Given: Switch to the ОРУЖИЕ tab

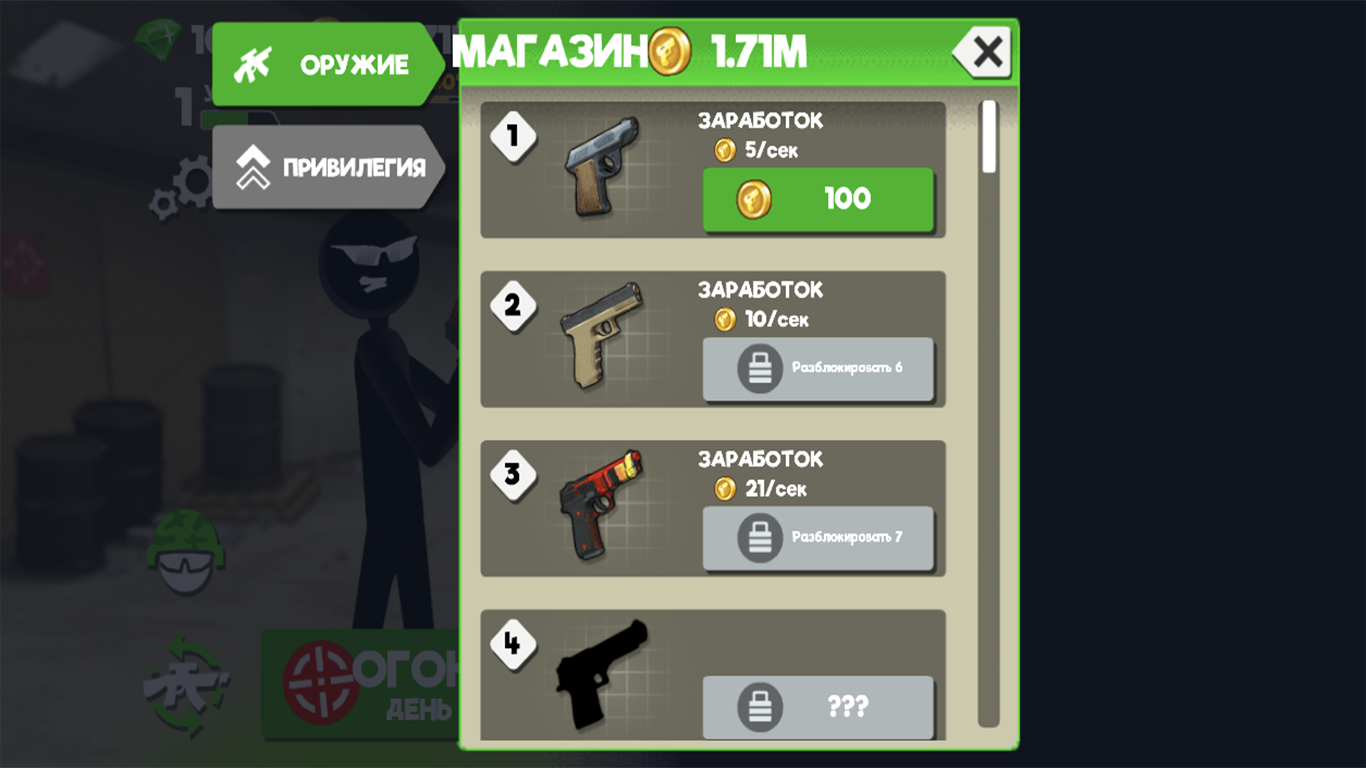Looking at the screenshot, I should 330,63.
